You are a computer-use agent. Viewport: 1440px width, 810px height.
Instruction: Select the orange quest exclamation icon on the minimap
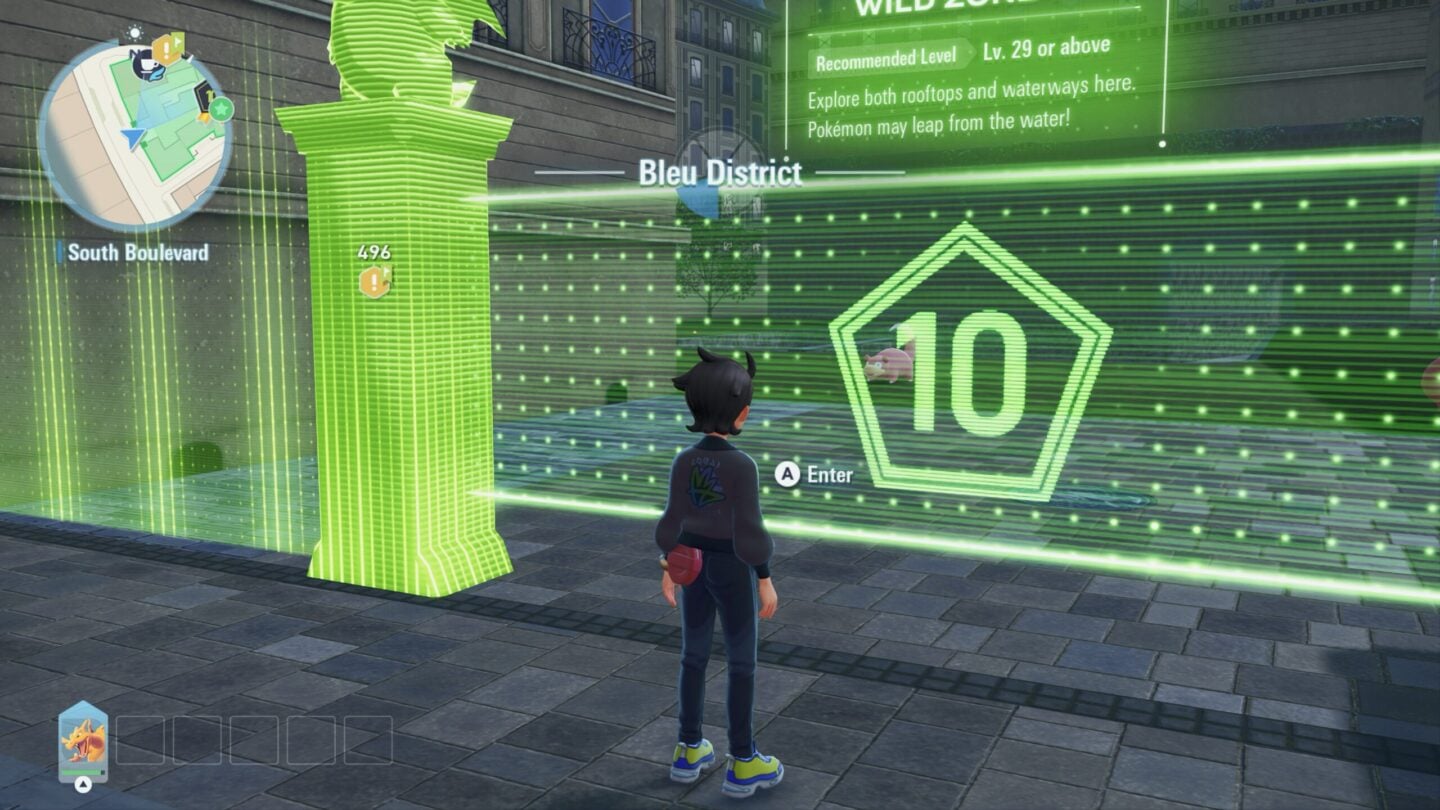tap(166, 48)
